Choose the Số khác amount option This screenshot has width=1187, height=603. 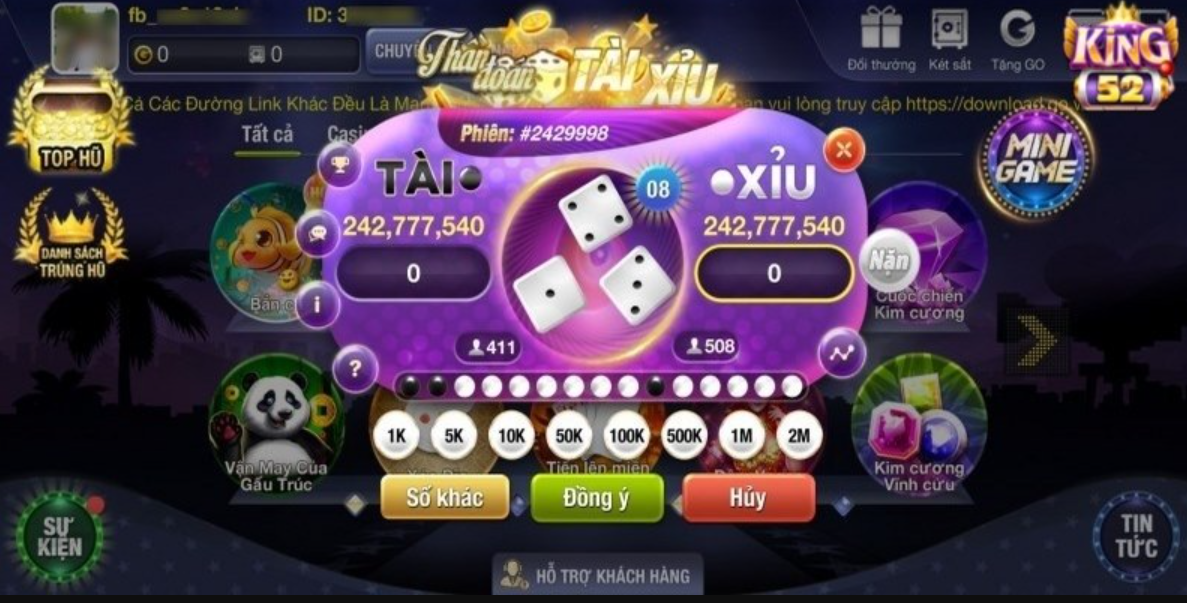pyautogui.click(x=445, y=498)
